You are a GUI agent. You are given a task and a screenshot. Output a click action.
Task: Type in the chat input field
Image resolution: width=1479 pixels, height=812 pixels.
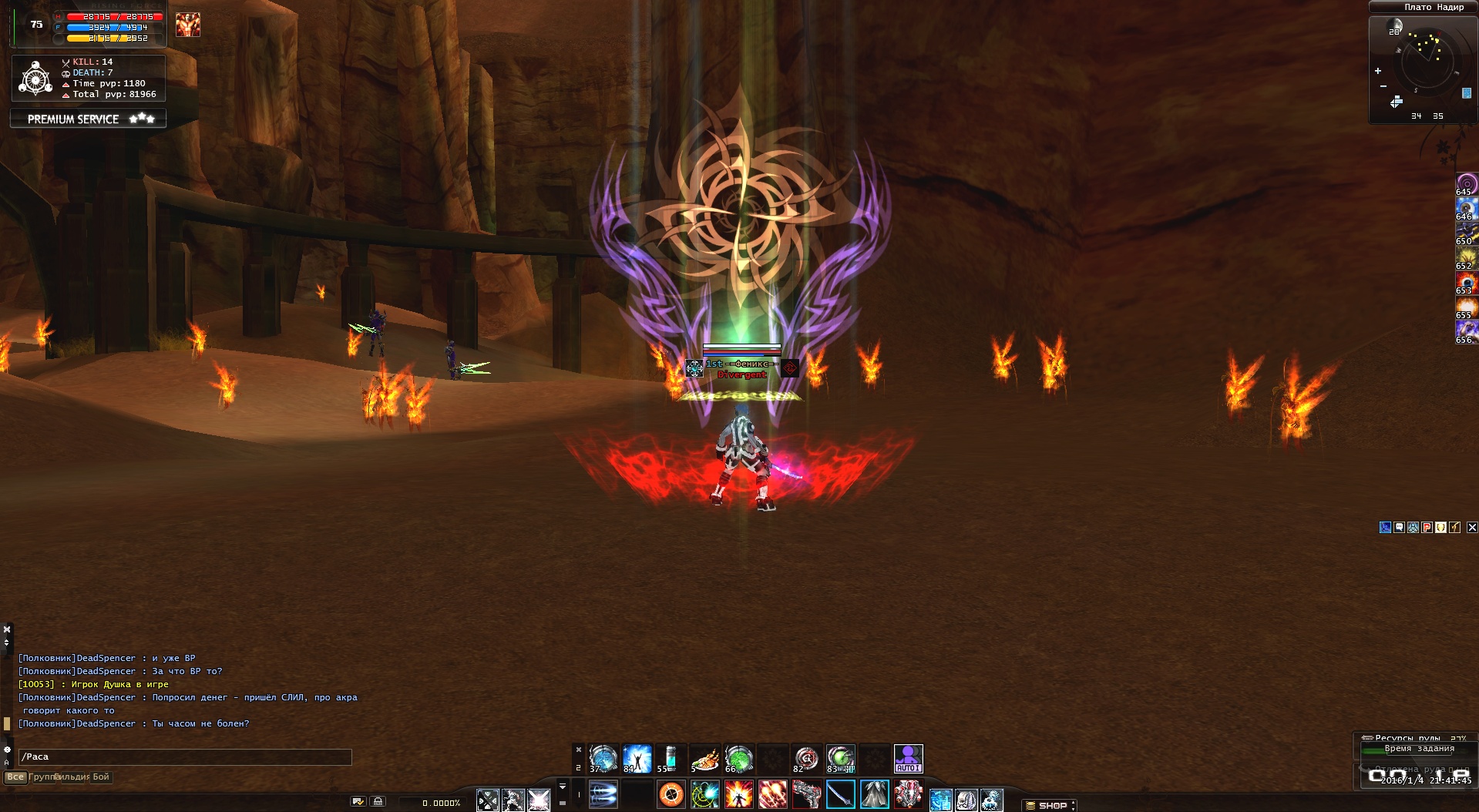coord(185,757)
